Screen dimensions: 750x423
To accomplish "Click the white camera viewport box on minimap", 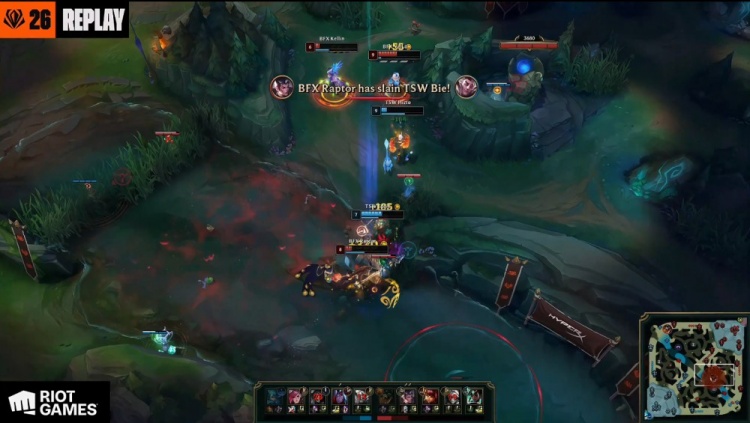I will pos(714,375).
